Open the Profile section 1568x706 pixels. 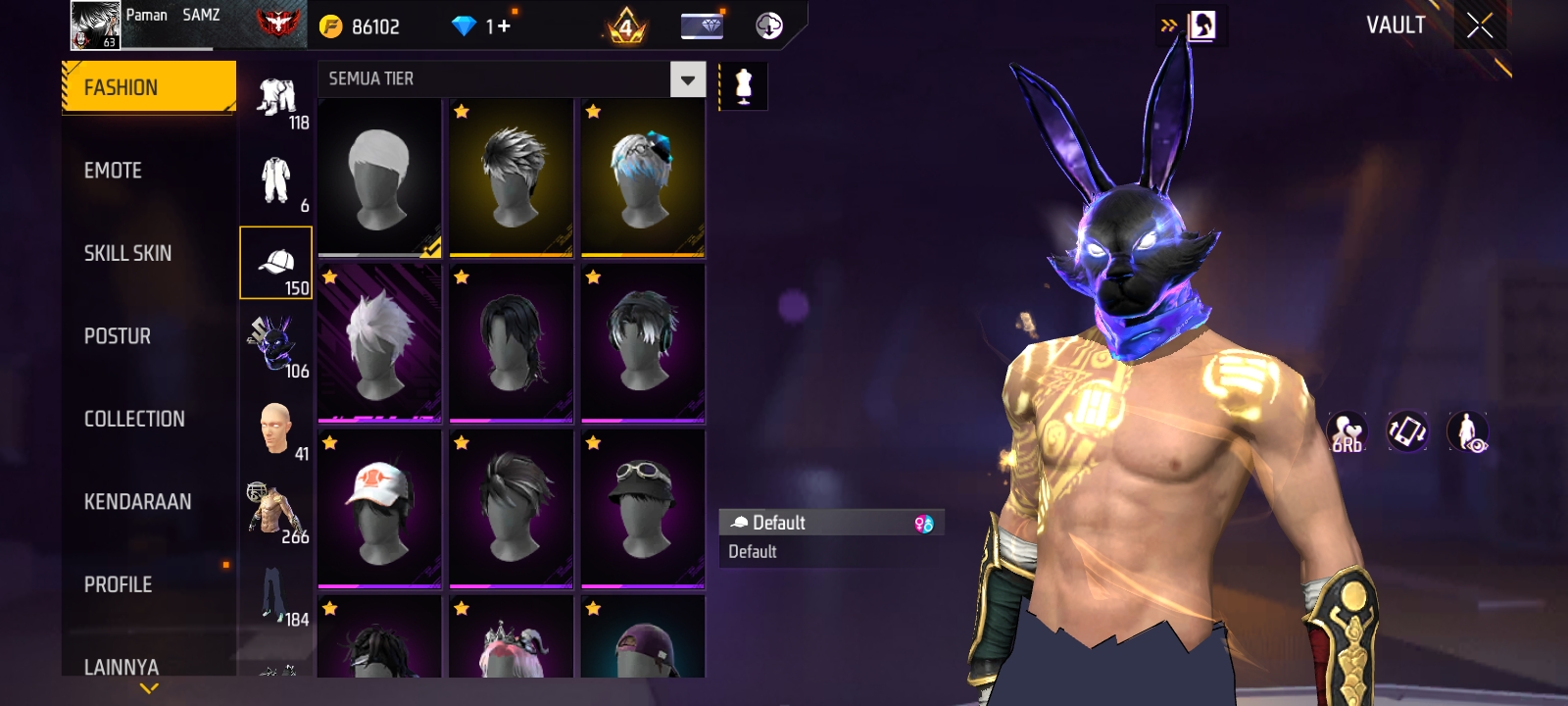(x=118, y=584)
